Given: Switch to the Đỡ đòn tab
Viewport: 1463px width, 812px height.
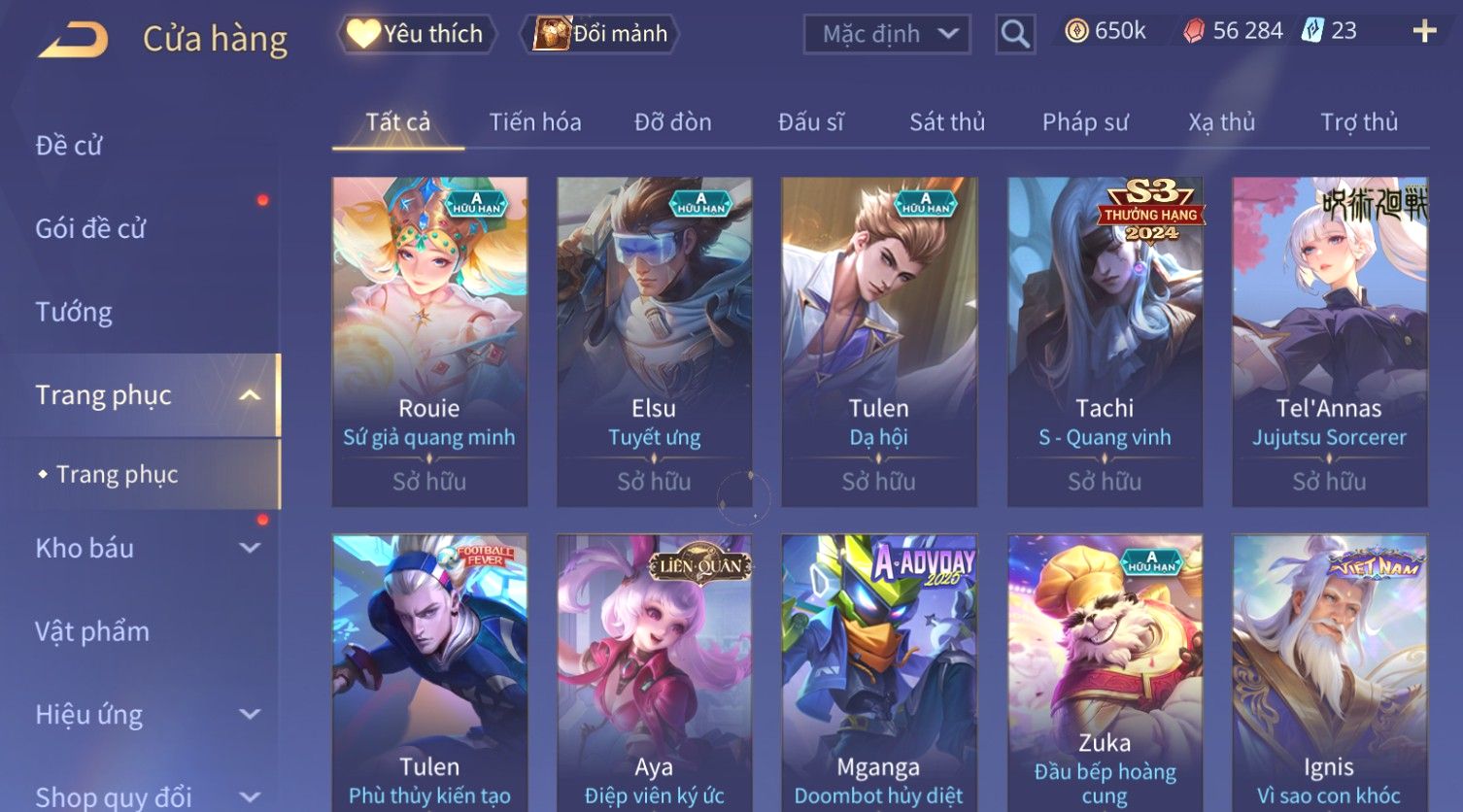Looking at the screenshot, I should pyautogui.click(x=673, y=122).
